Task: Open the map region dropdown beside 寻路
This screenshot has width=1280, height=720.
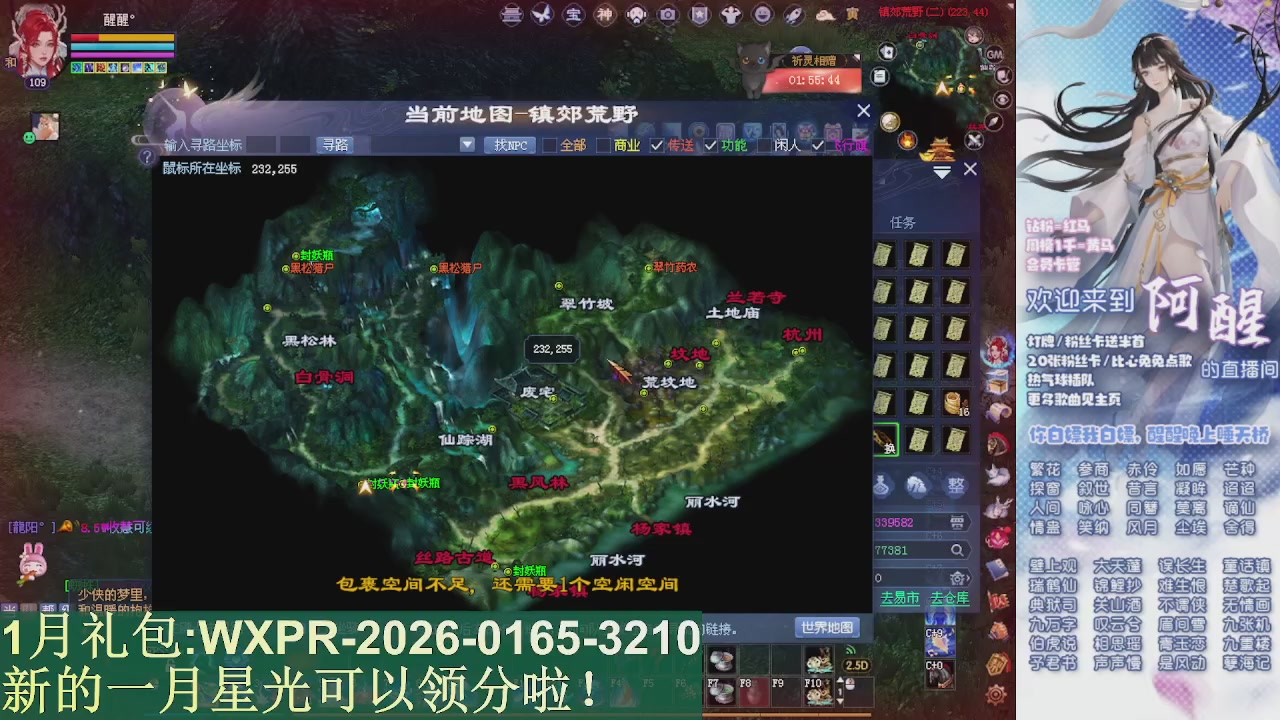Action: click(x=467, y=144)
